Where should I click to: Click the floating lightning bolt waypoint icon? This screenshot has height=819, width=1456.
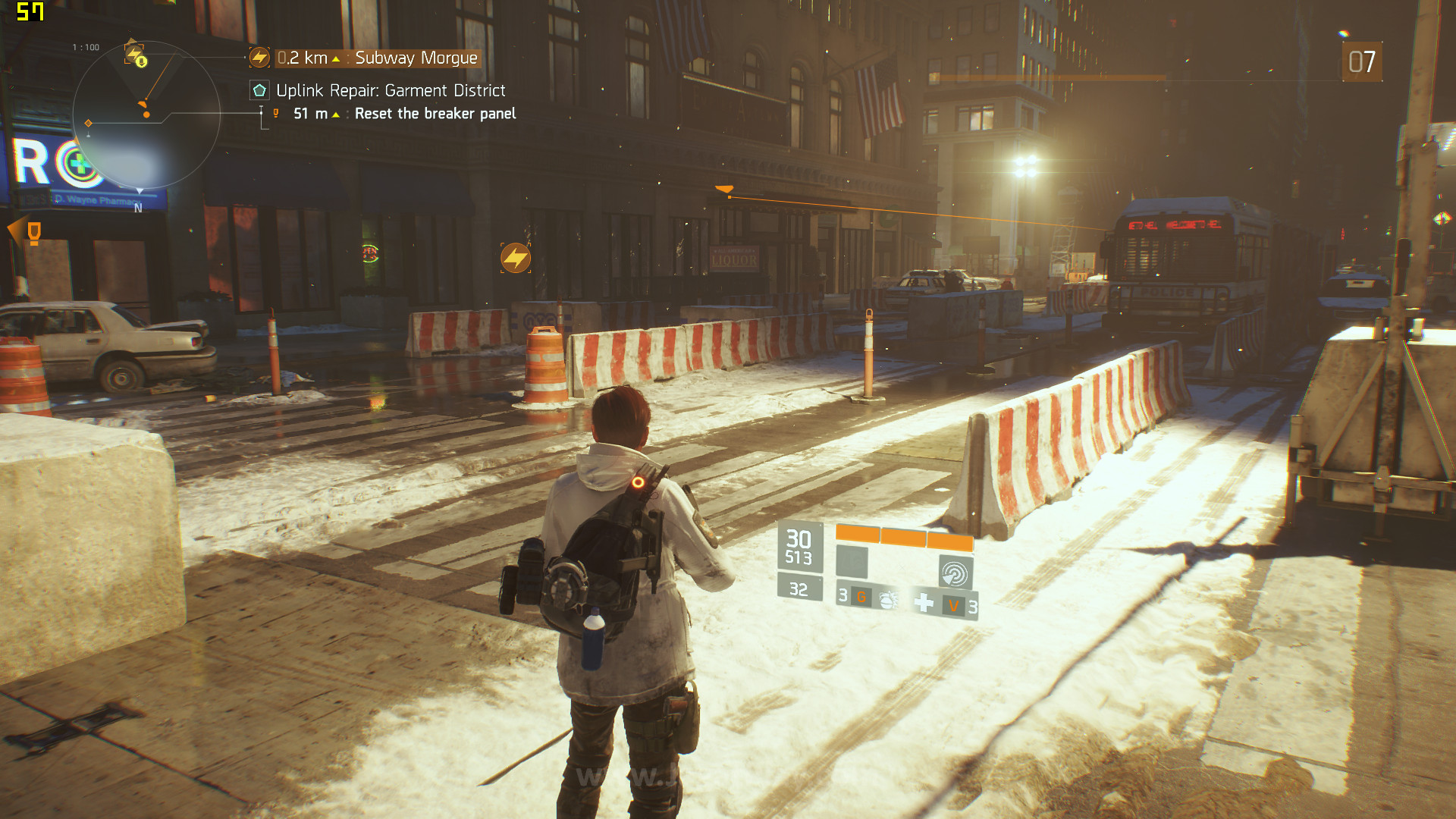click(x=516, y=258)
